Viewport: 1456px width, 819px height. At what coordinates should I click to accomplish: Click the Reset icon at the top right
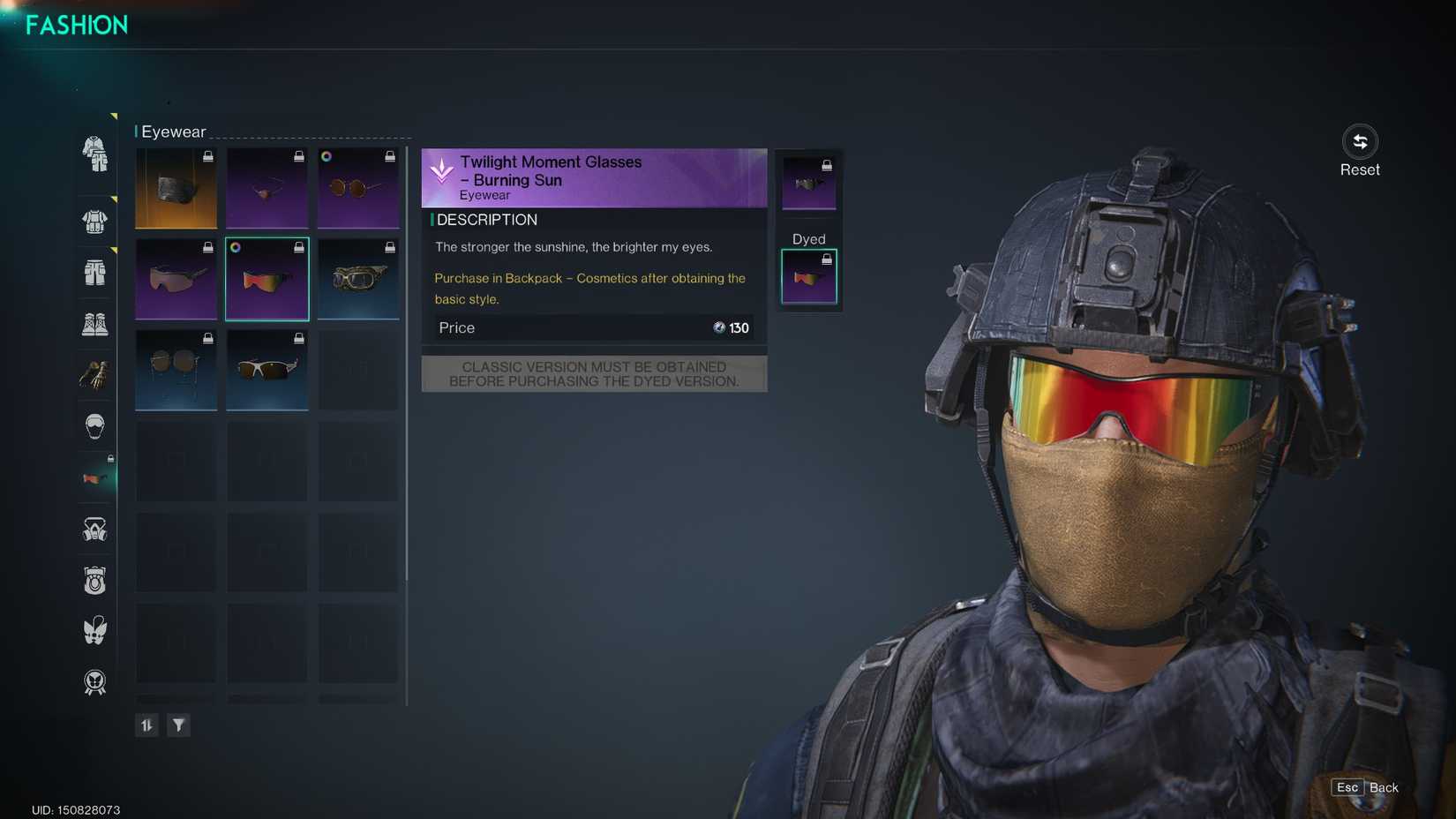1359,141
